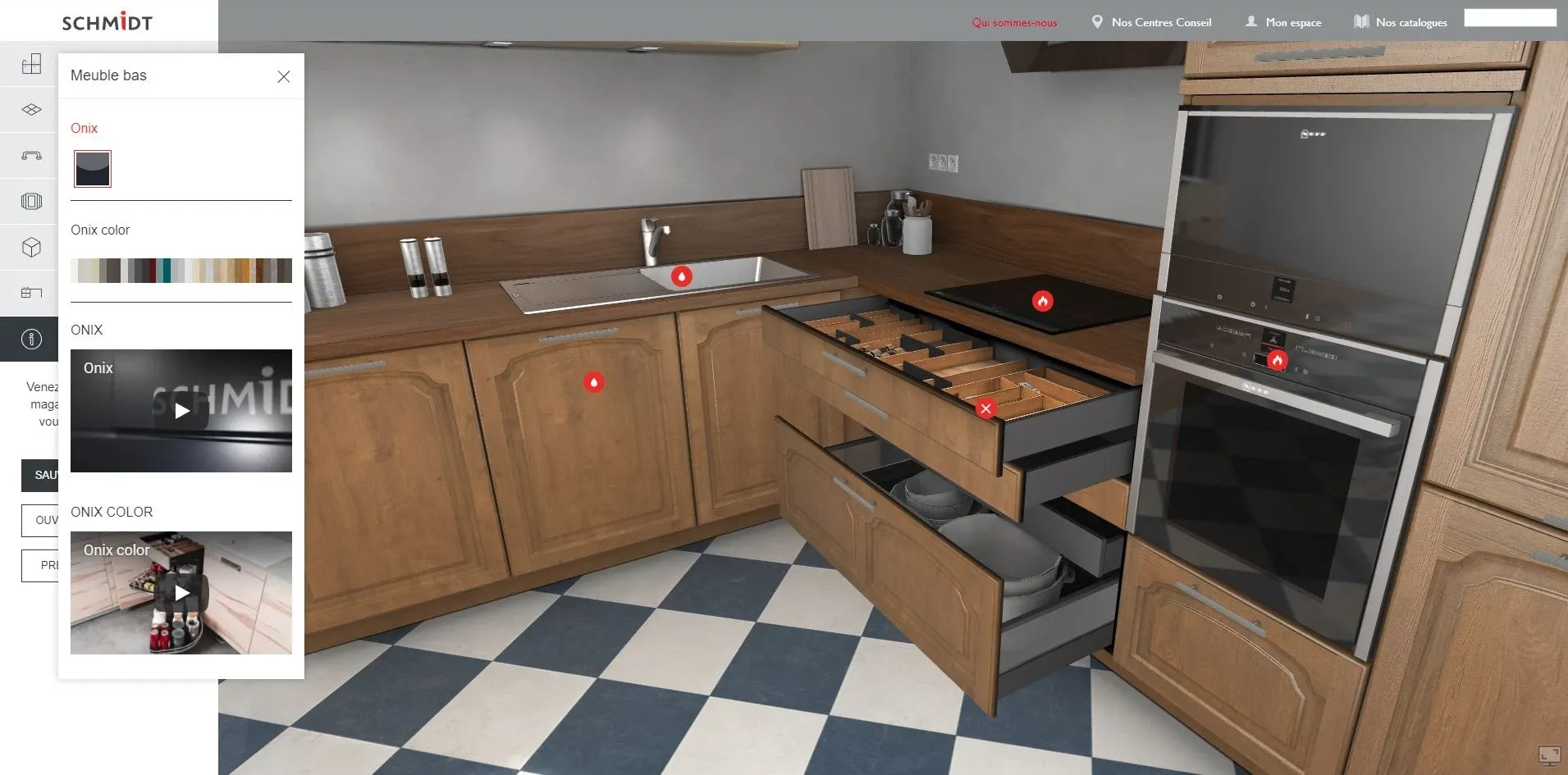The width and height of the screenshot is (1568, 775).
Task: Open the kitchen furniture sidebar icon
Action: 30,293
